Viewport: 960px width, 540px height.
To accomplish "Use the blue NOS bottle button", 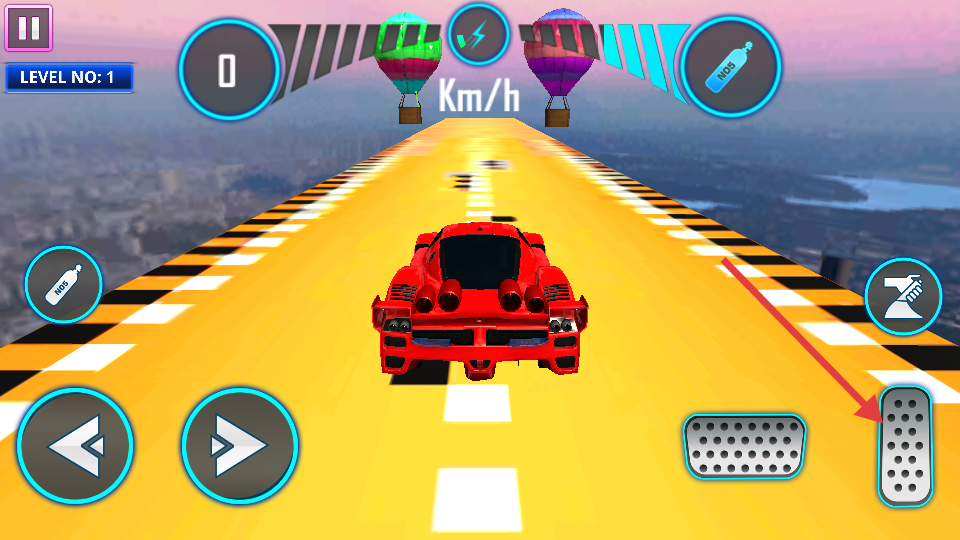I will (x=731, y=68).
